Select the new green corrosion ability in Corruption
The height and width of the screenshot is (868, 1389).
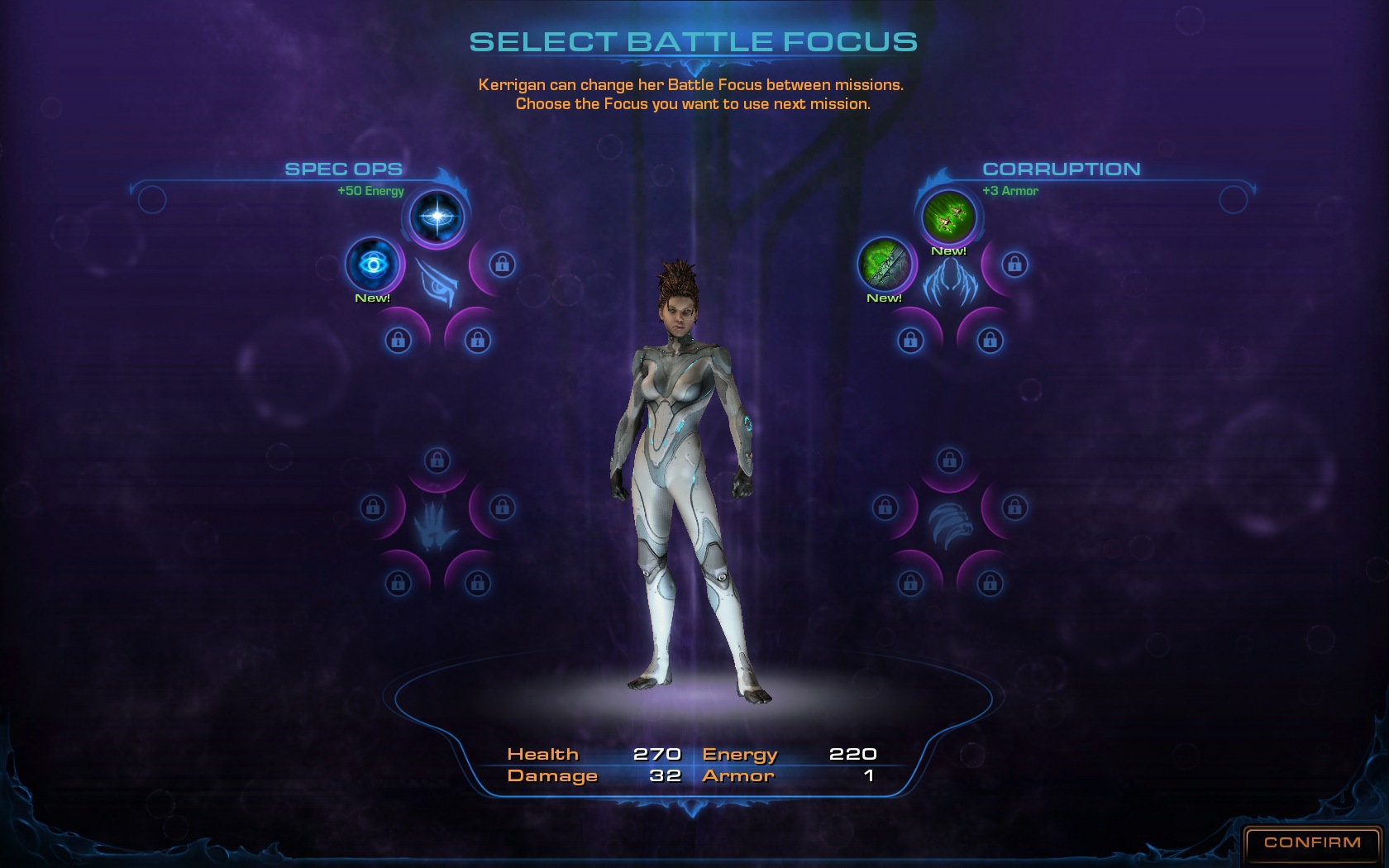click(885, 266)
